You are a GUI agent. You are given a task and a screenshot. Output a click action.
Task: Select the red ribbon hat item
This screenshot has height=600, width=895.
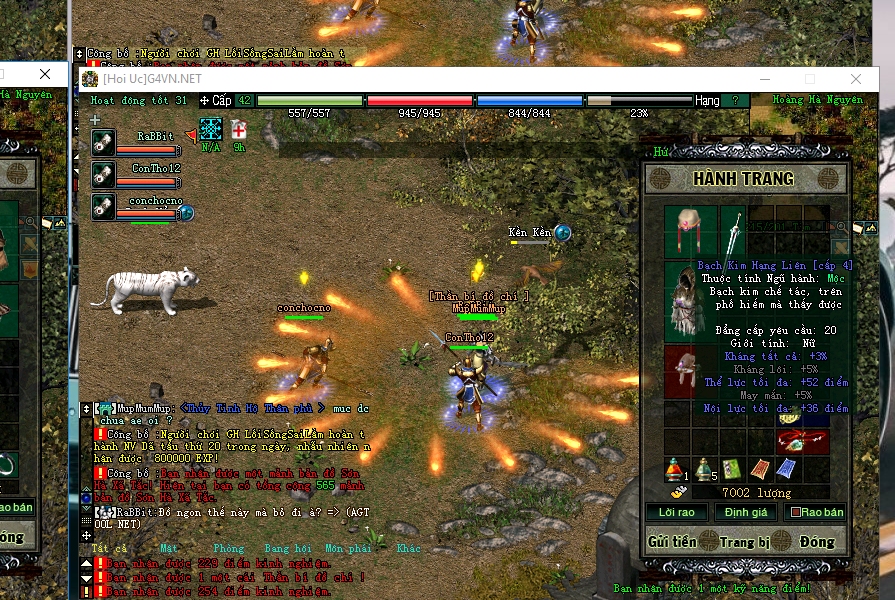click(x=690, y=230)
